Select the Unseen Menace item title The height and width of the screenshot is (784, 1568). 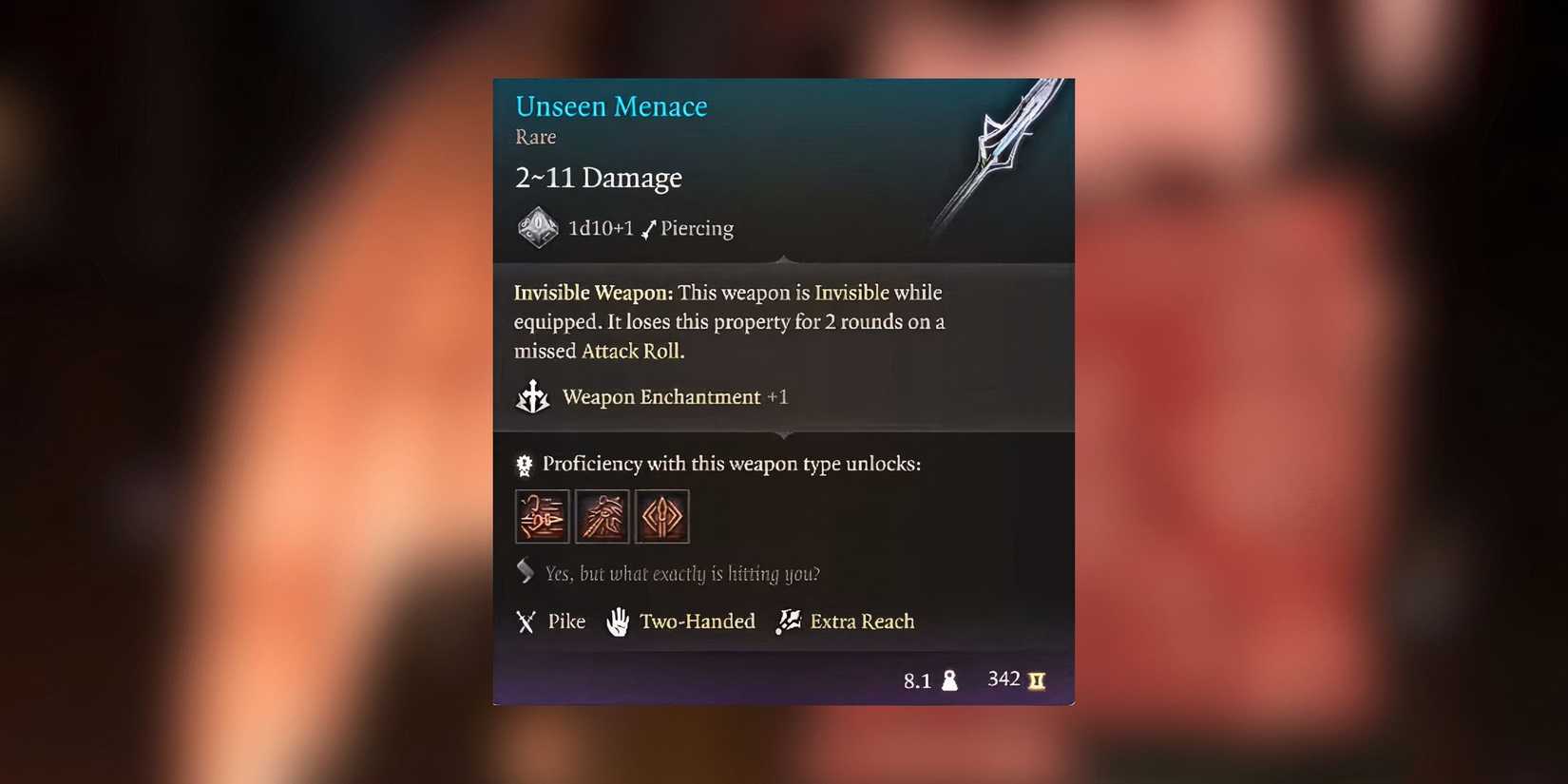611,105
